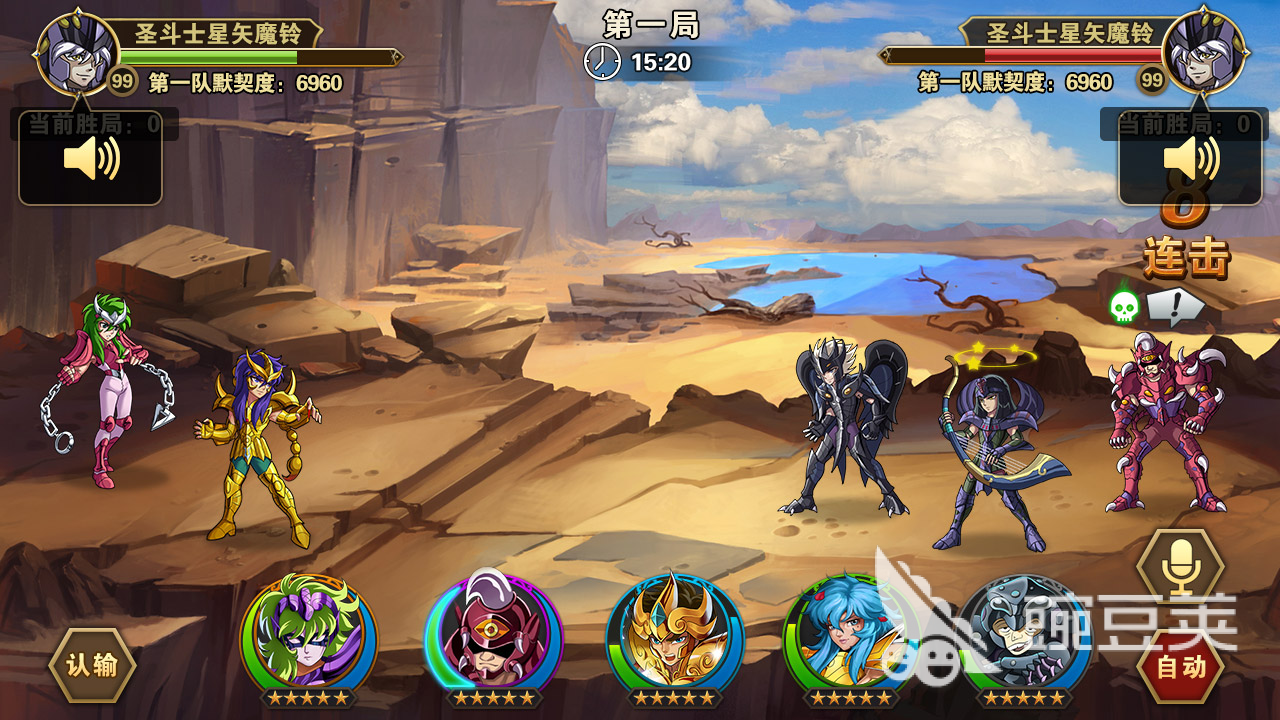Open the right opponent's avatar profile
This screenshot has width=1280, height=720.
(1203, 48)
